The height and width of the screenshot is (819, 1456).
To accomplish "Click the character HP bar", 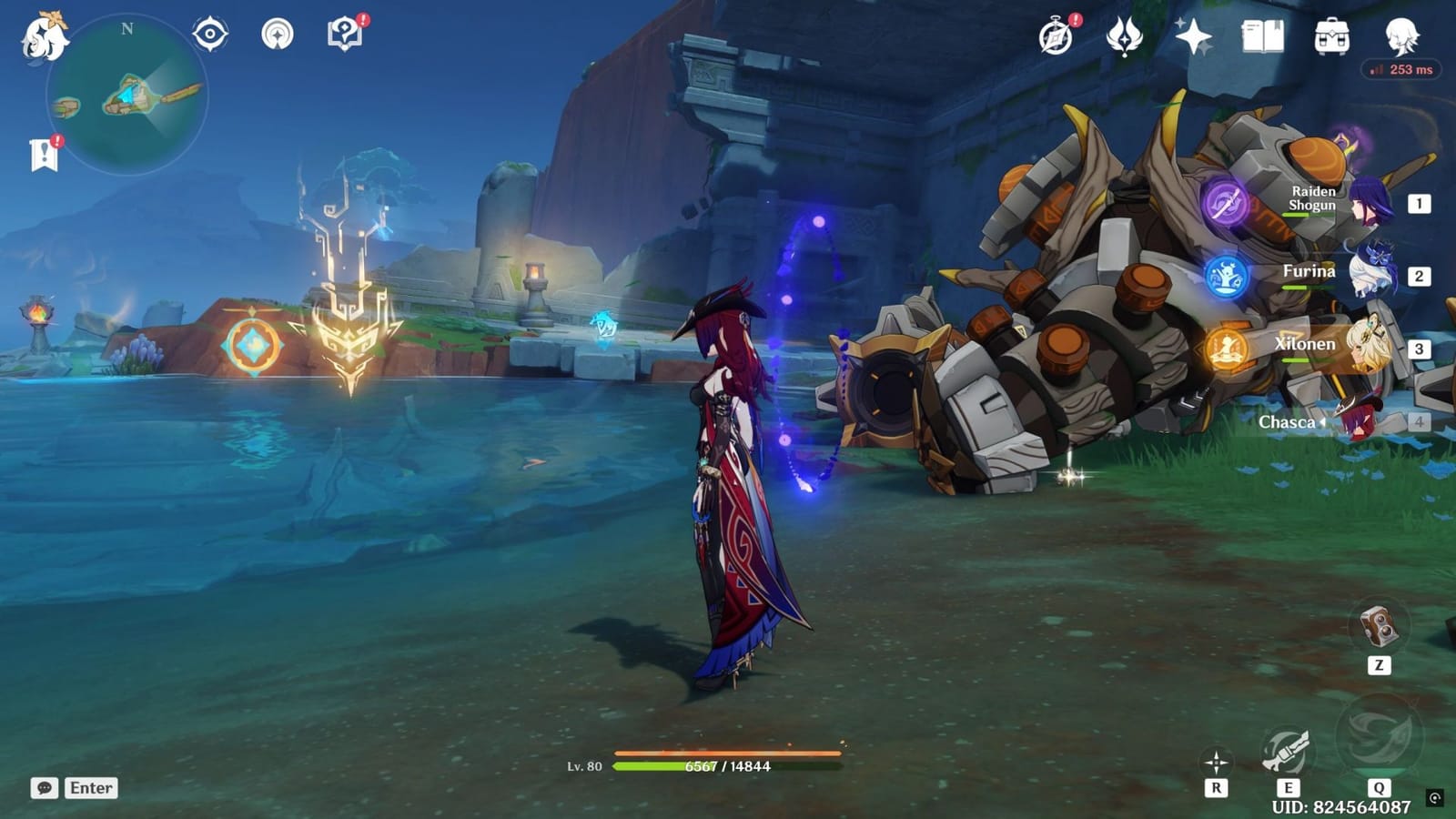I will [x=728, y=765].
